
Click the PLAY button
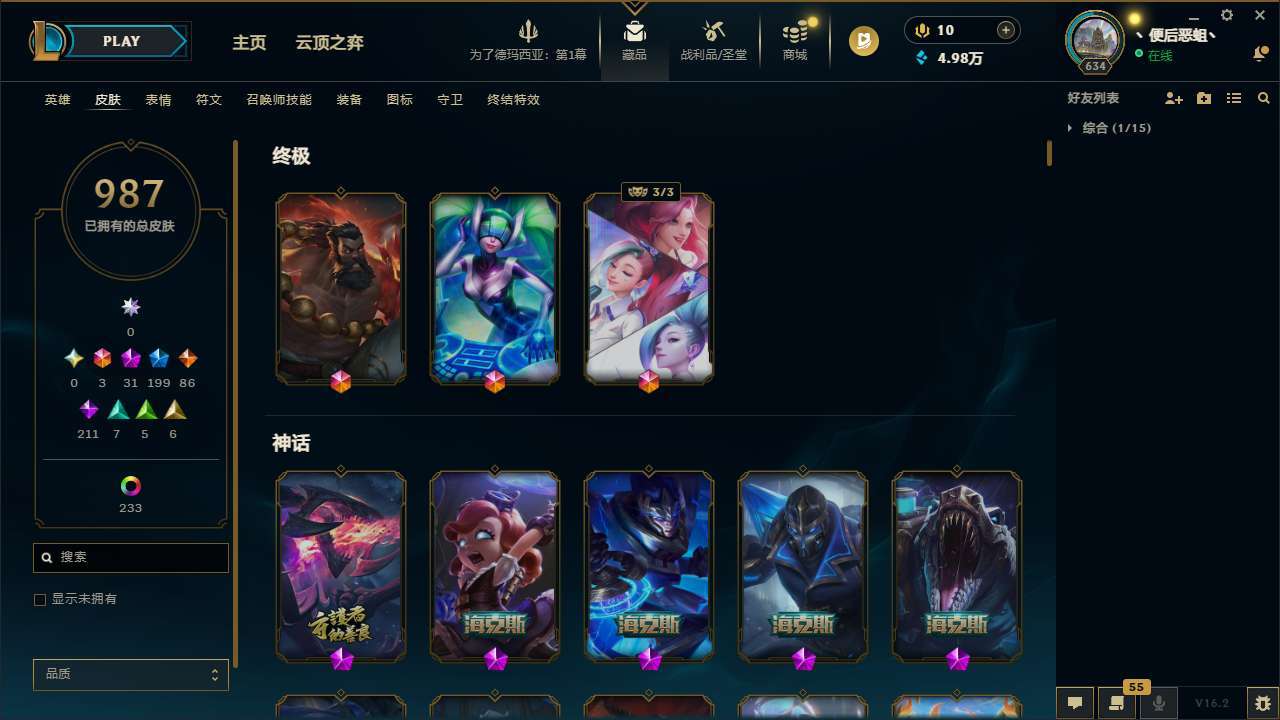(x=121, y=41)
